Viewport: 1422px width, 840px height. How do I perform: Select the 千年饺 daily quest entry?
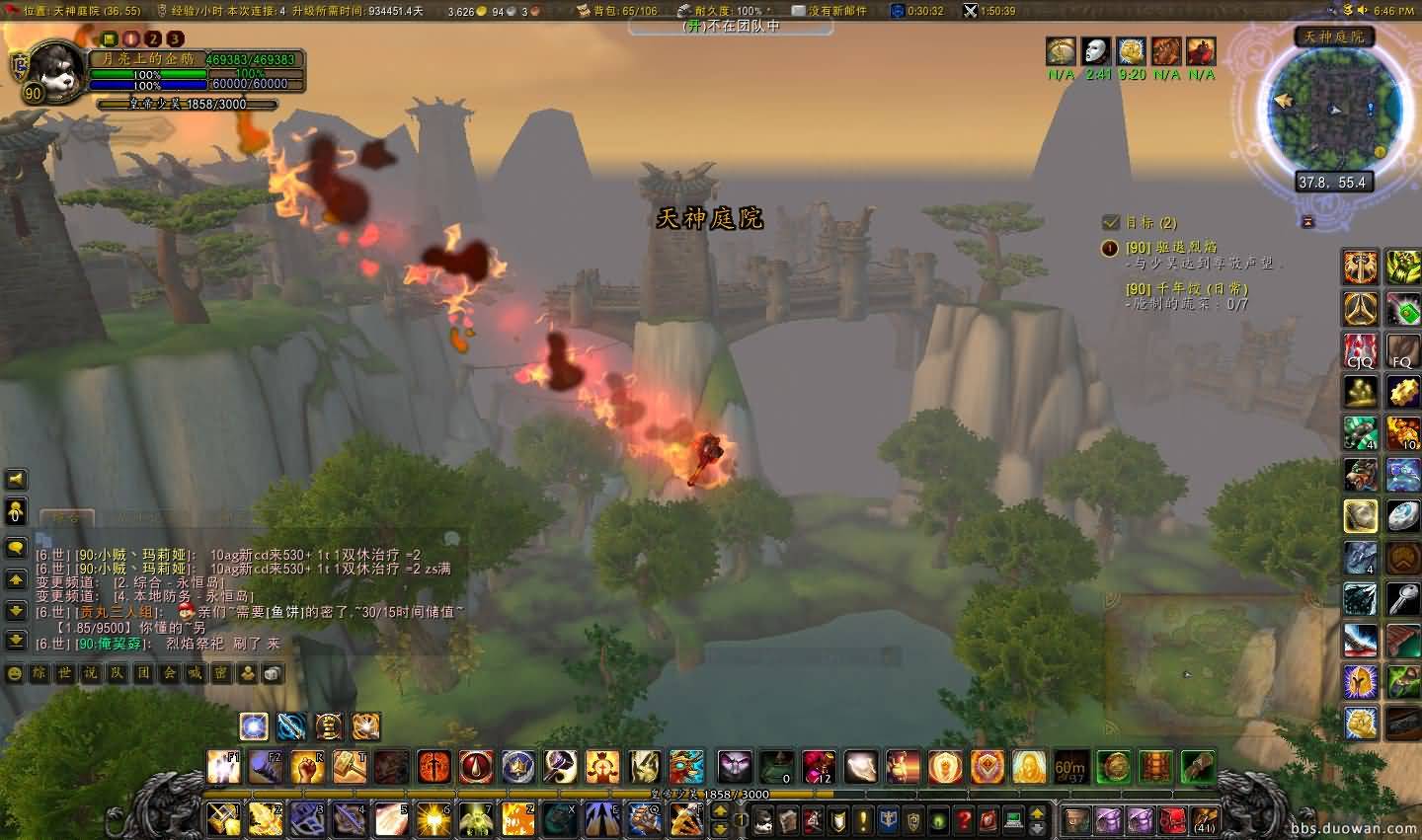pos(1186,288)
